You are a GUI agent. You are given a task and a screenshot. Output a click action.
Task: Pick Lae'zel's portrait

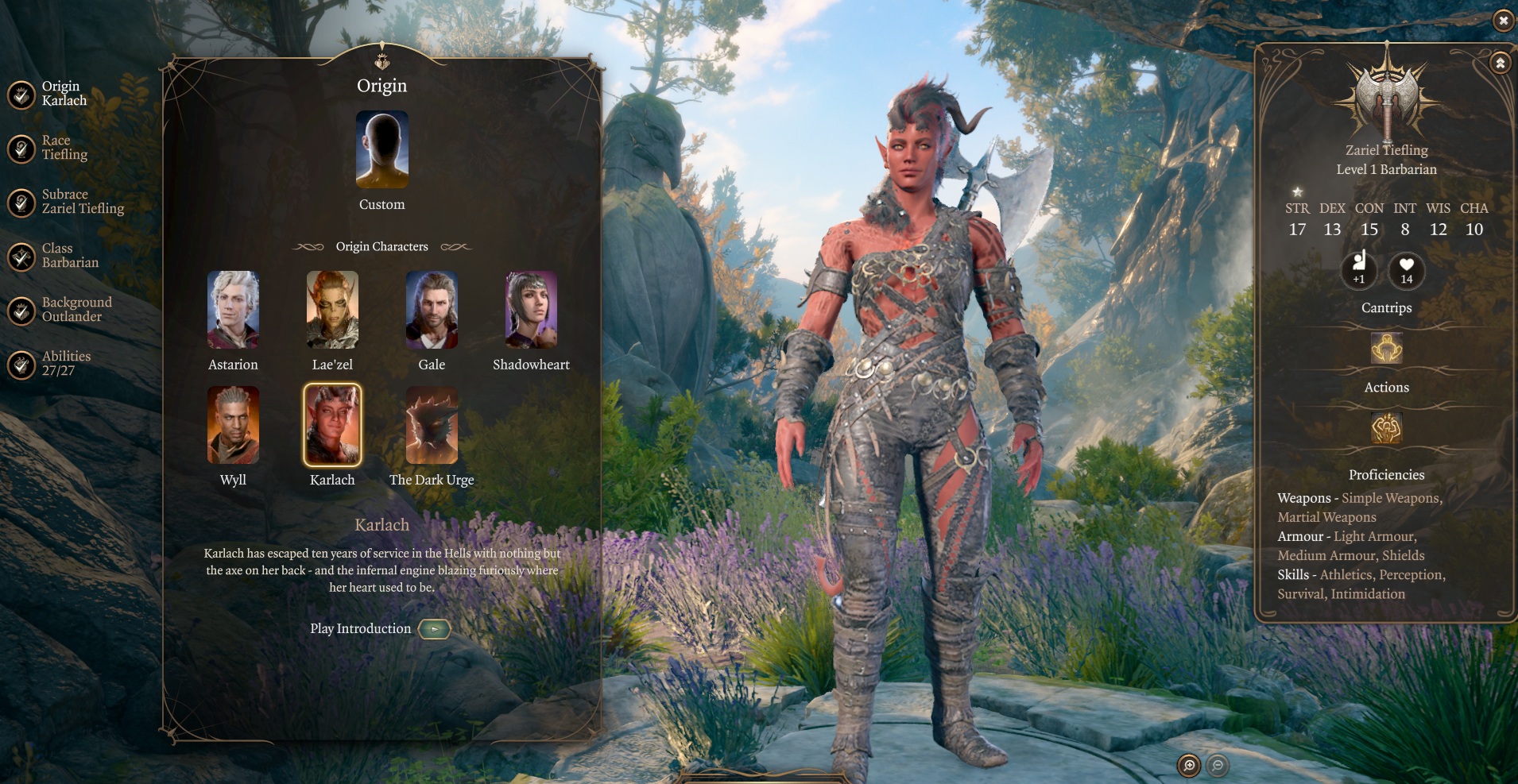pos(332,310)
